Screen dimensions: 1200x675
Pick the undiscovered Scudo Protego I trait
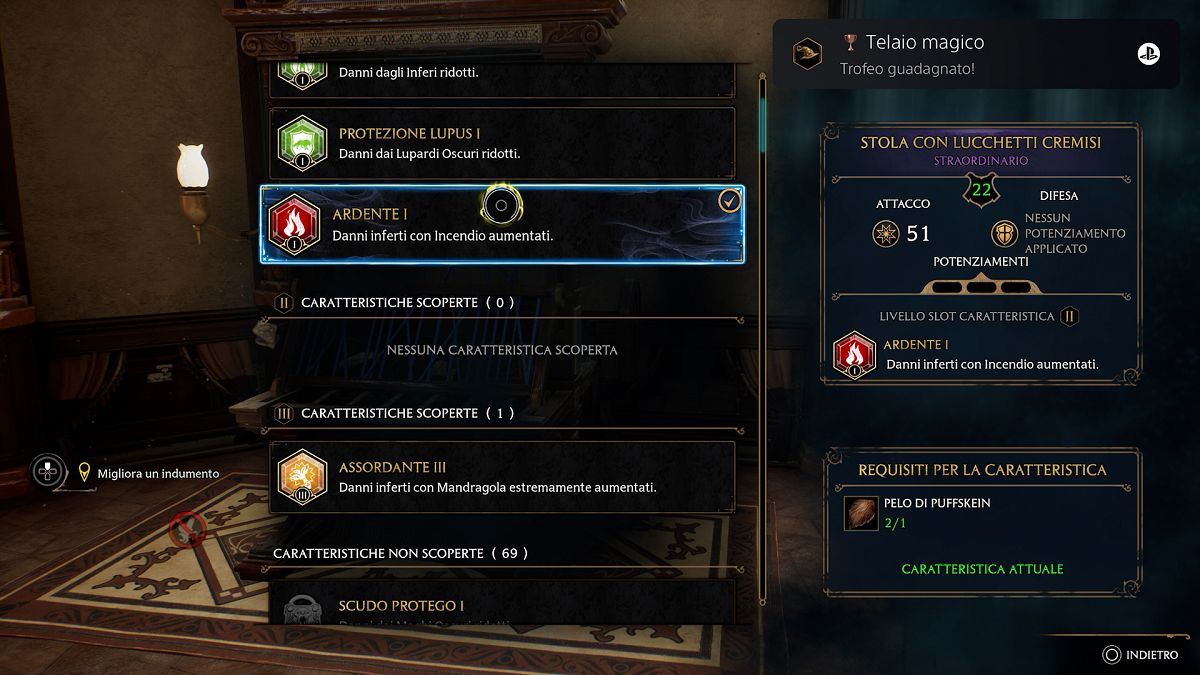(x=502, y=606)
